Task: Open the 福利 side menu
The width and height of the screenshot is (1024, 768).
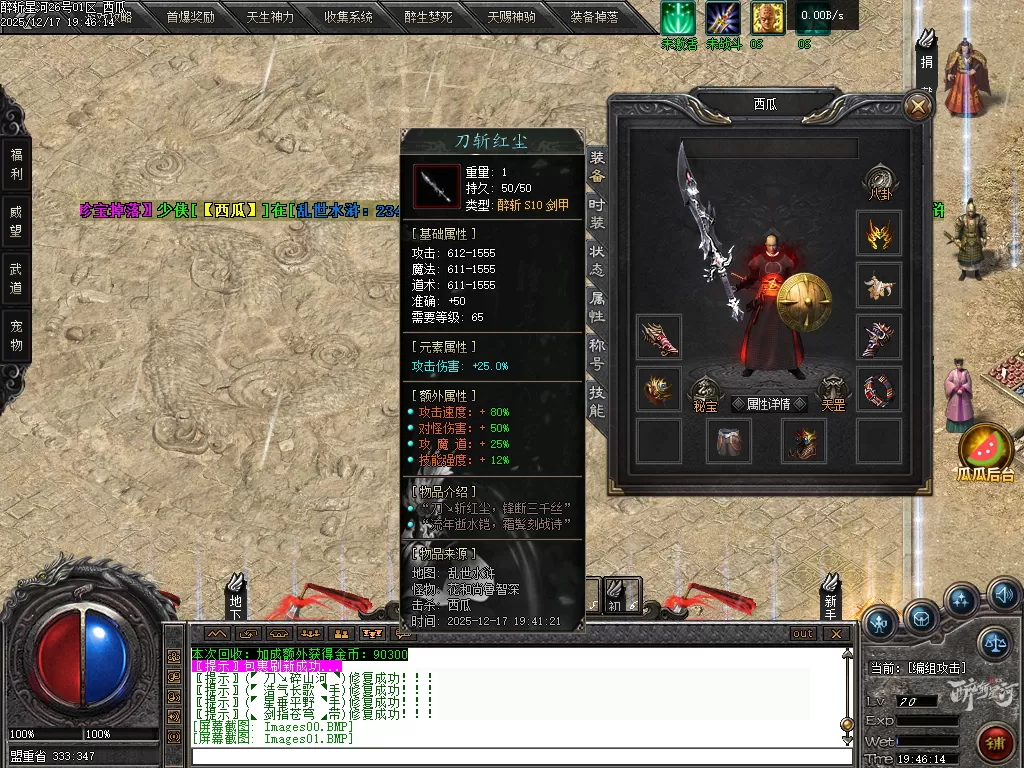Action: [x=16, y=164]
